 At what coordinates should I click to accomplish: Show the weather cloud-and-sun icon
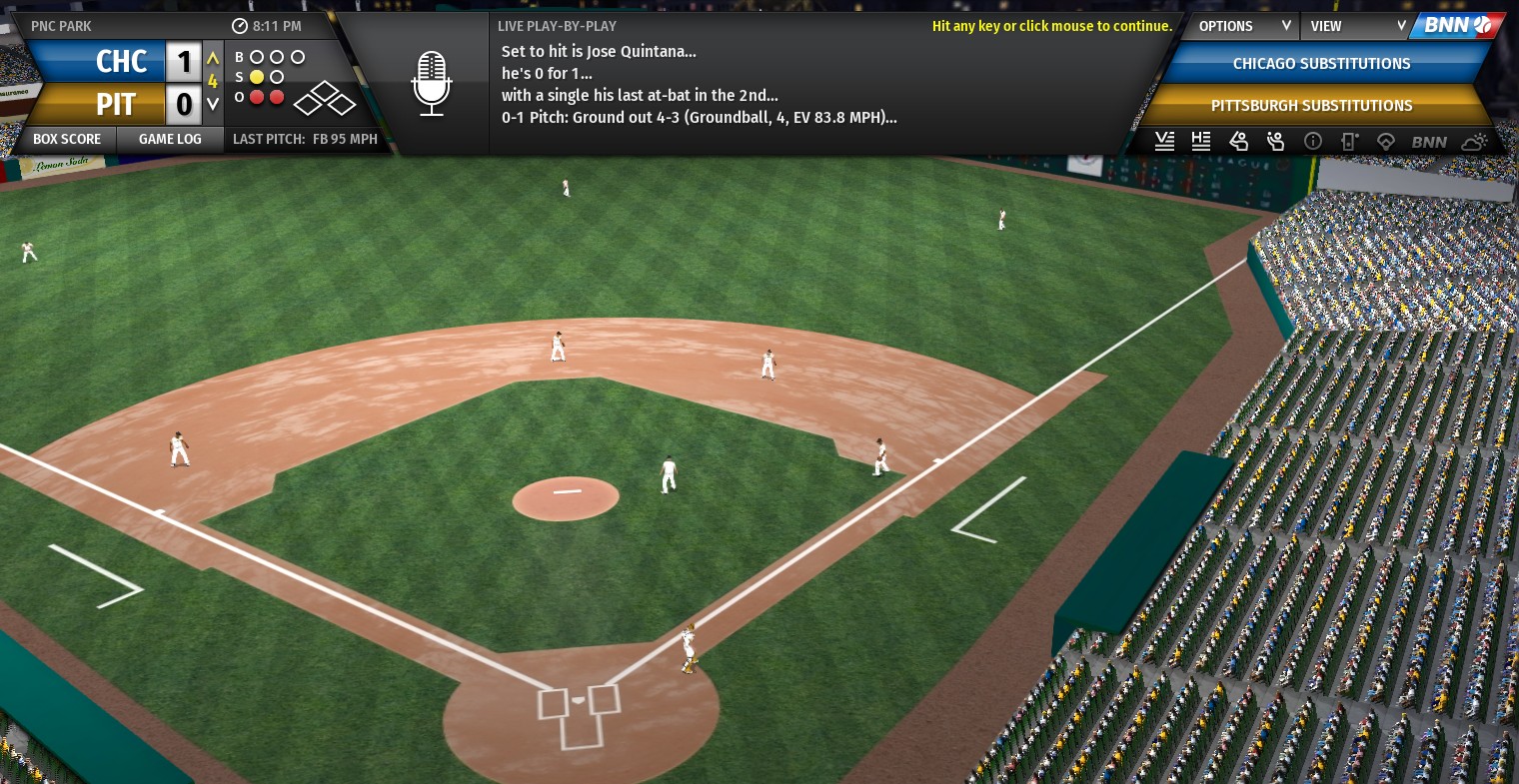[x=1474, y=141]
